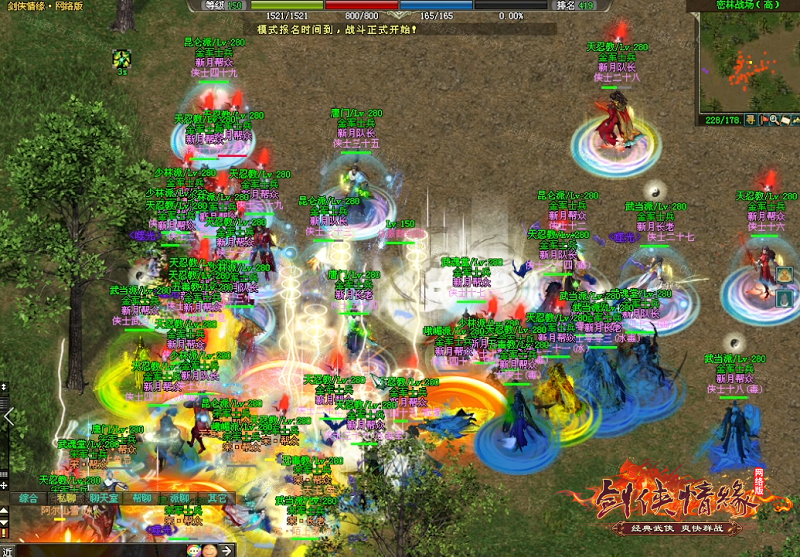Toggle the 近 nearby chat channel selector
Viewport: 800px width, 557px height.
tap(7, 550)
